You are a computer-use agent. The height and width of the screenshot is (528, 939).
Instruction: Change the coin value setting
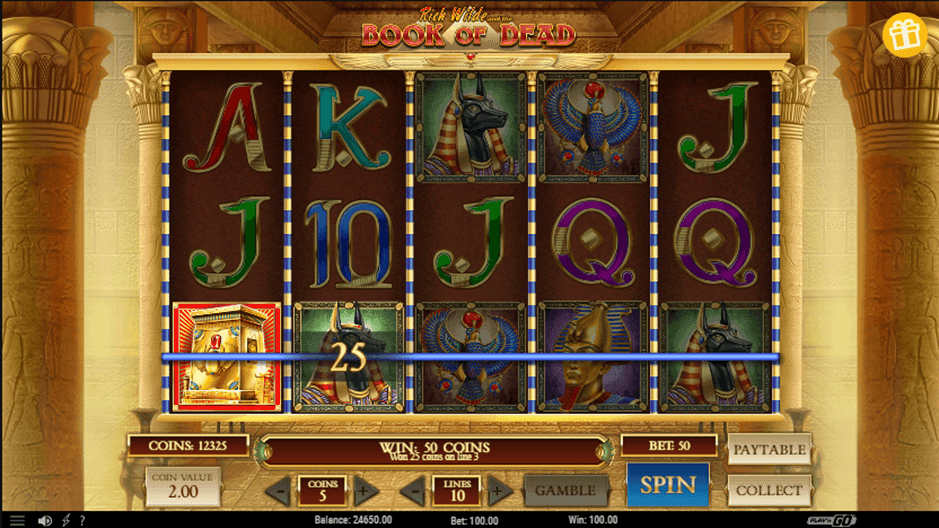point(183,486)
